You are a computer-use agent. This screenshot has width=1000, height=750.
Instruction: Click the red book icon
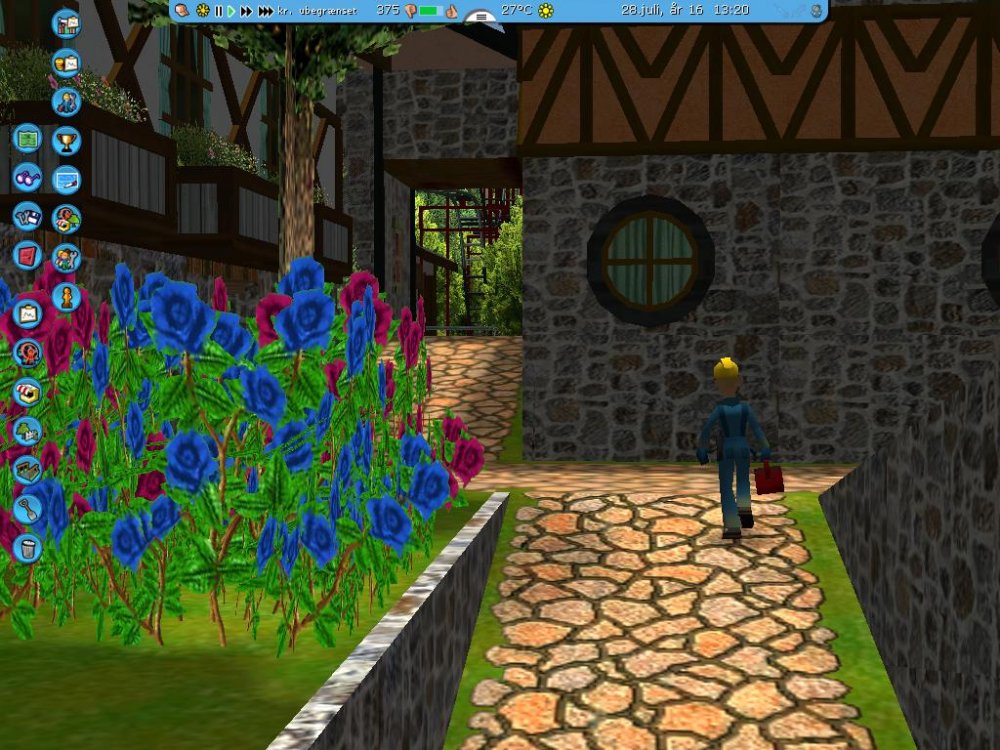tap(27, 254)
